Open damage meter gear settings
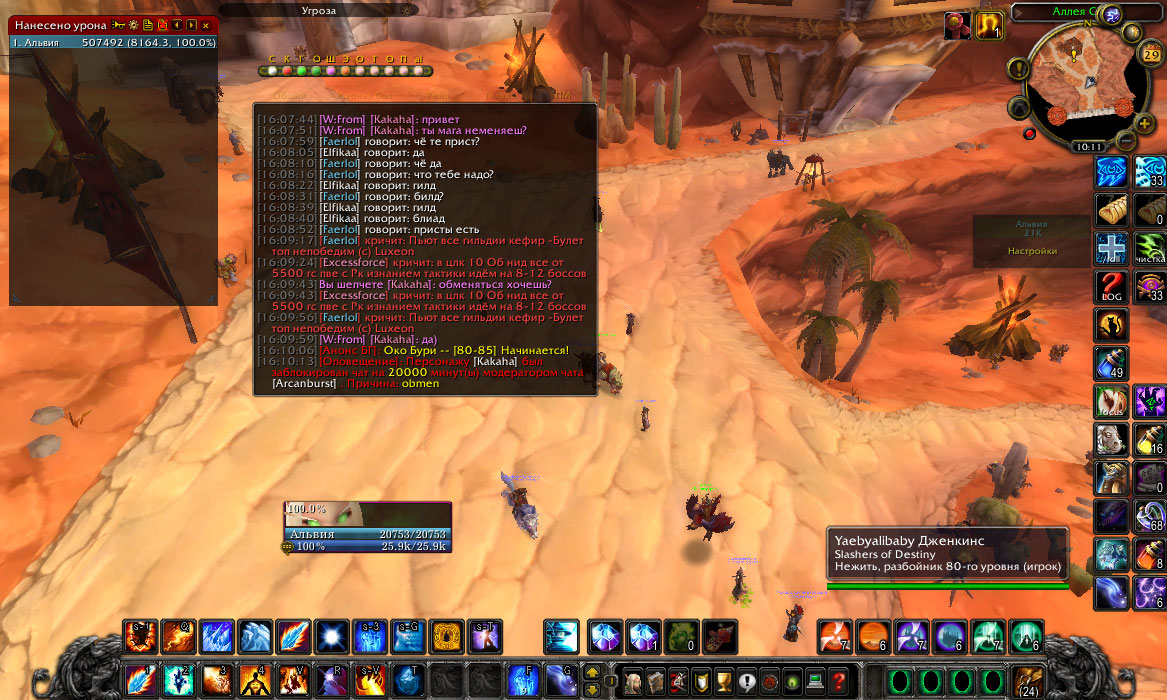1167x700 pixels. pos(133,24)
